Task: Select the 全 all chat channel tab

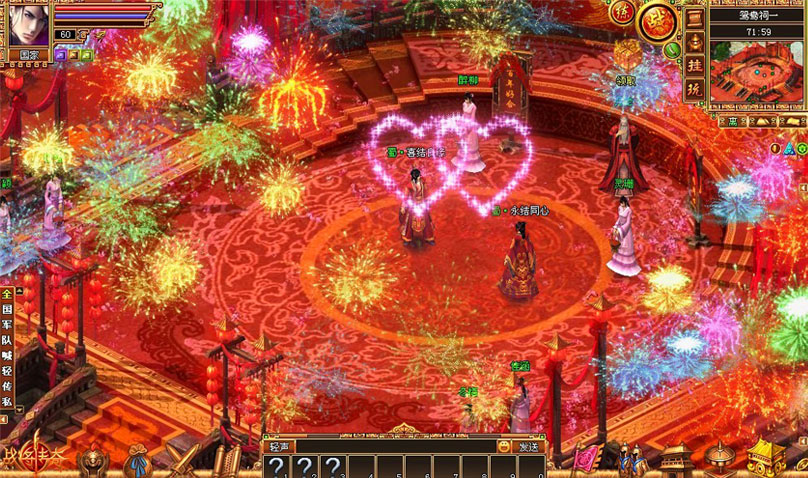Action: [x=6, y=295]
